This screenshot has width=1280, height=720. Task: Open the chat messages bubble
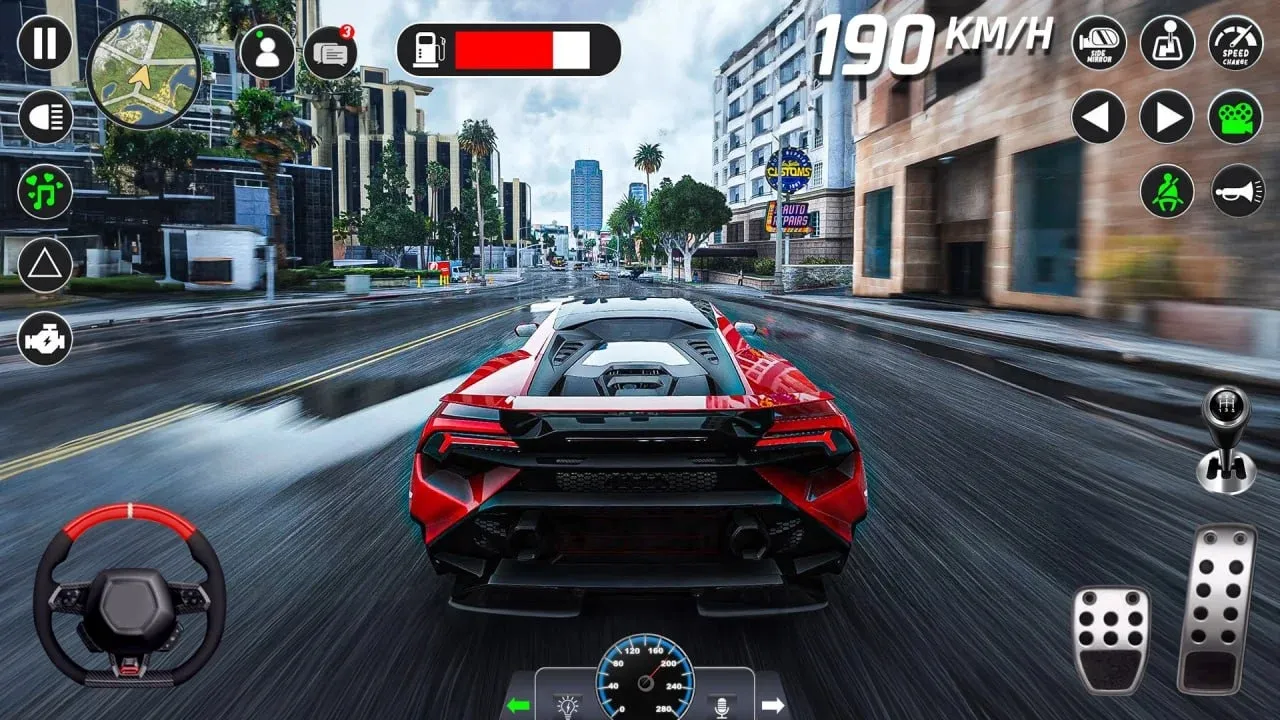click(330, 52)
